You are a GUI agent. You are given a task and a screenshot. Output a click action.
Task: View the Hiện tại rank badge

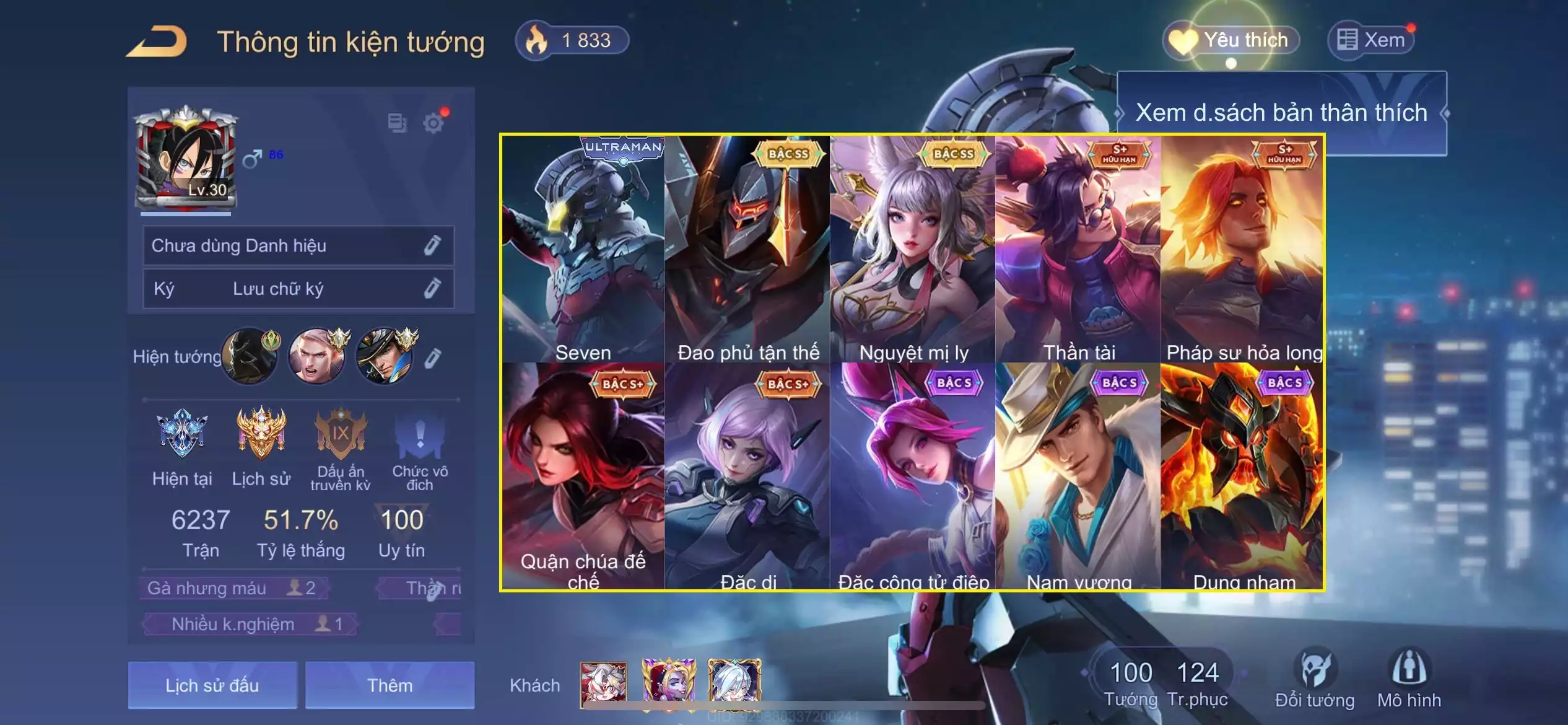182,434
